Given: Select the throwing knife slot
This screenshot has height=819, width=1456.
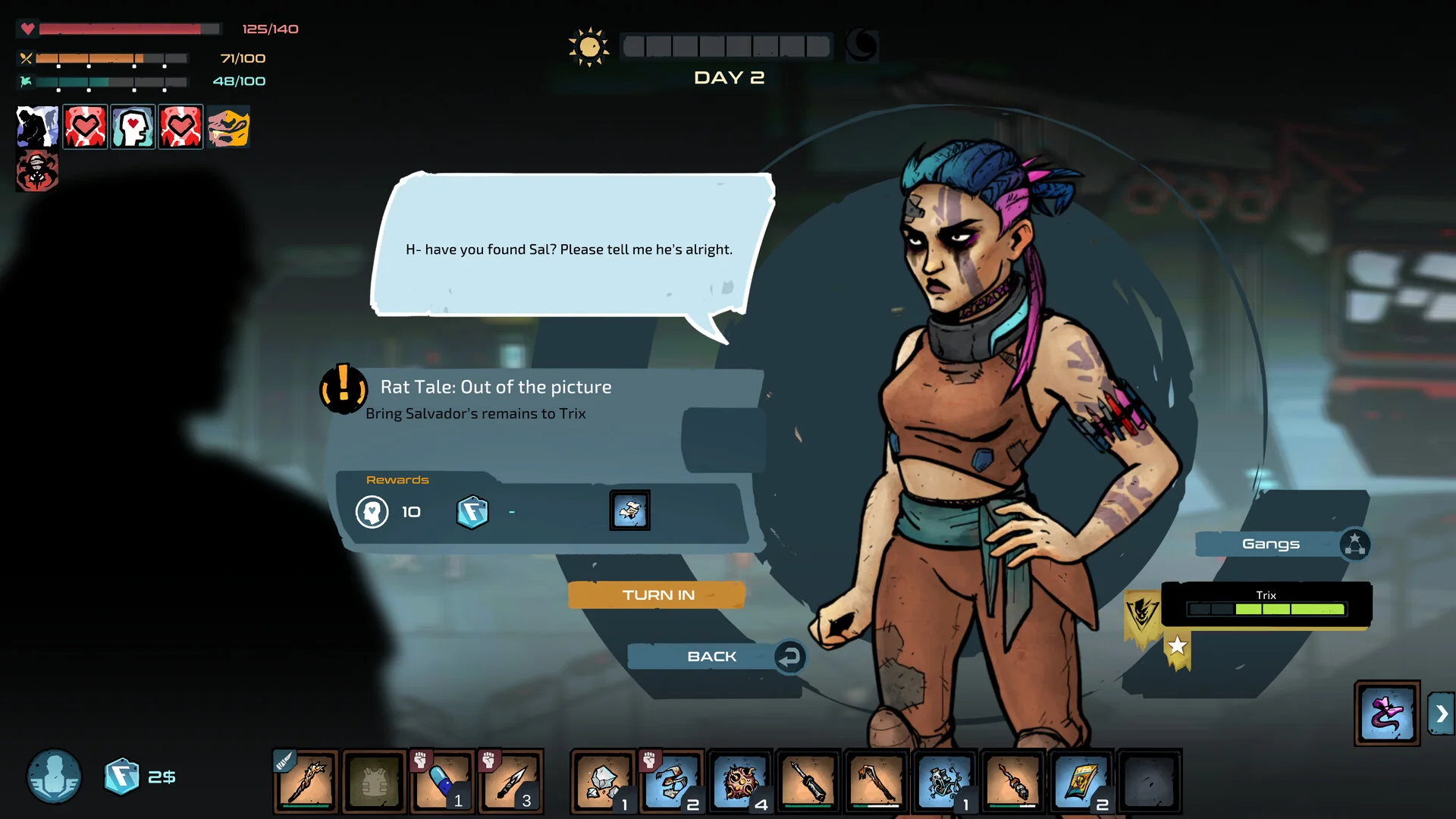Looking at the screenshot, I should click(510, 781).
